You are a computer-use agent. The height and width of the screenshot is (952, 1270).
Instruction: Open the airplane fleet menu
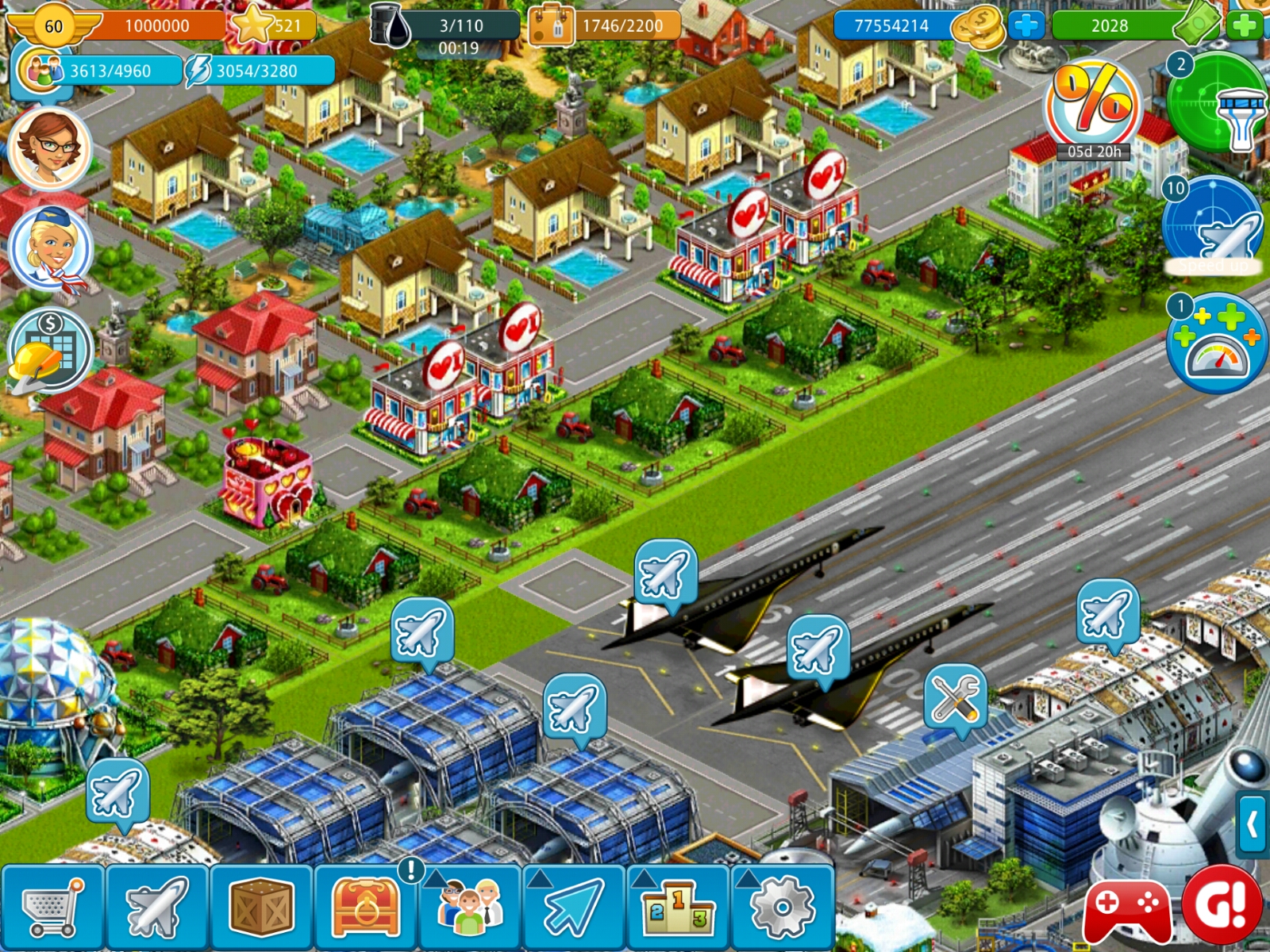pos(157,908)
